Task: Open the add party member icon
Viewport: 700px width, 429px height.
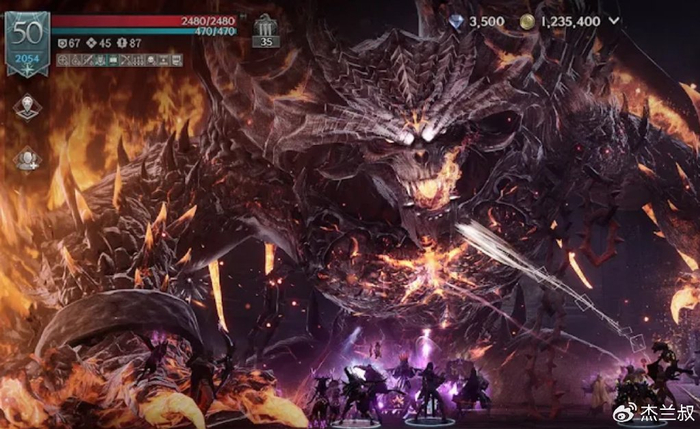Action: tap(26, 158)
